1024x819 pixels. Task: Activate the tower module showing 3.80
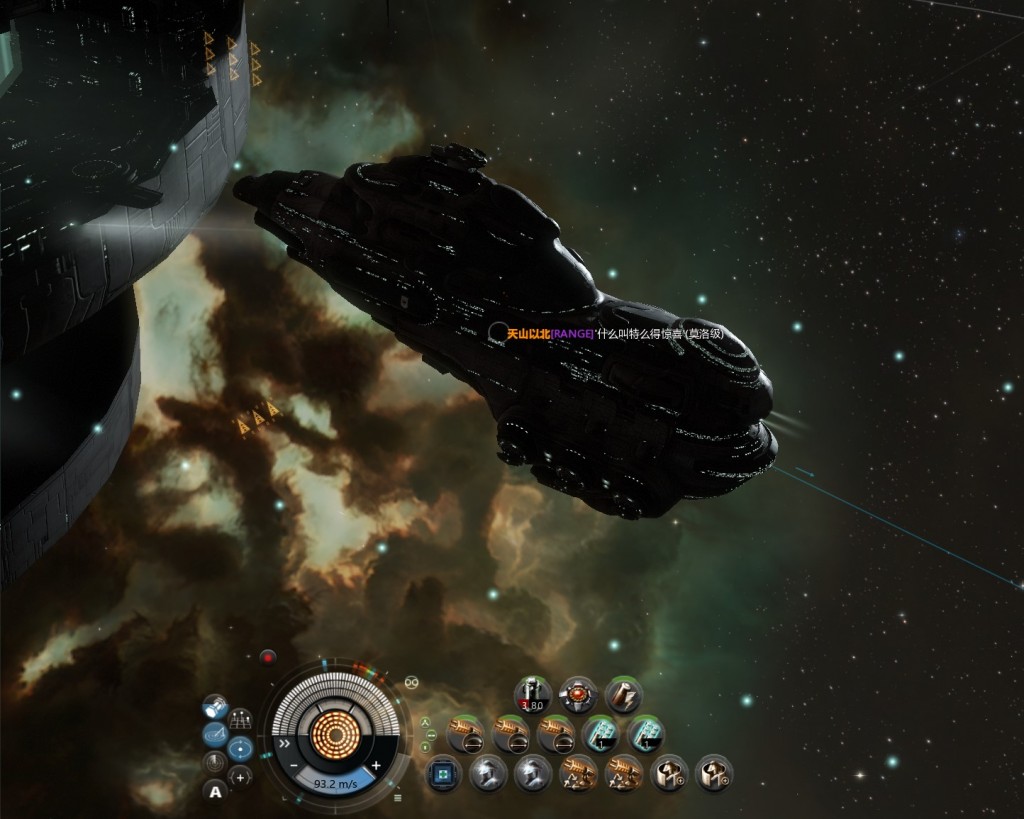[532, 692]
